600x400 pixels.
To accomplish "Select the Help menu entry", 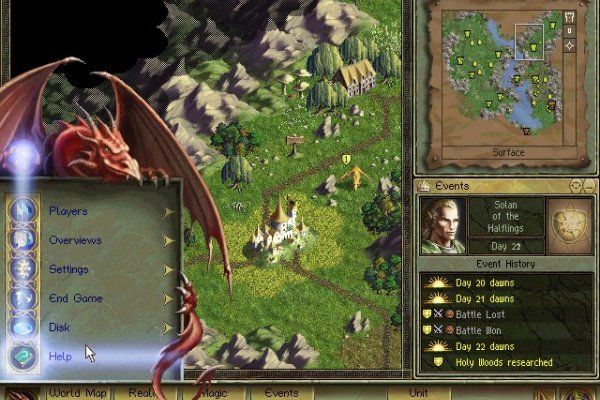I will point(60,356).
